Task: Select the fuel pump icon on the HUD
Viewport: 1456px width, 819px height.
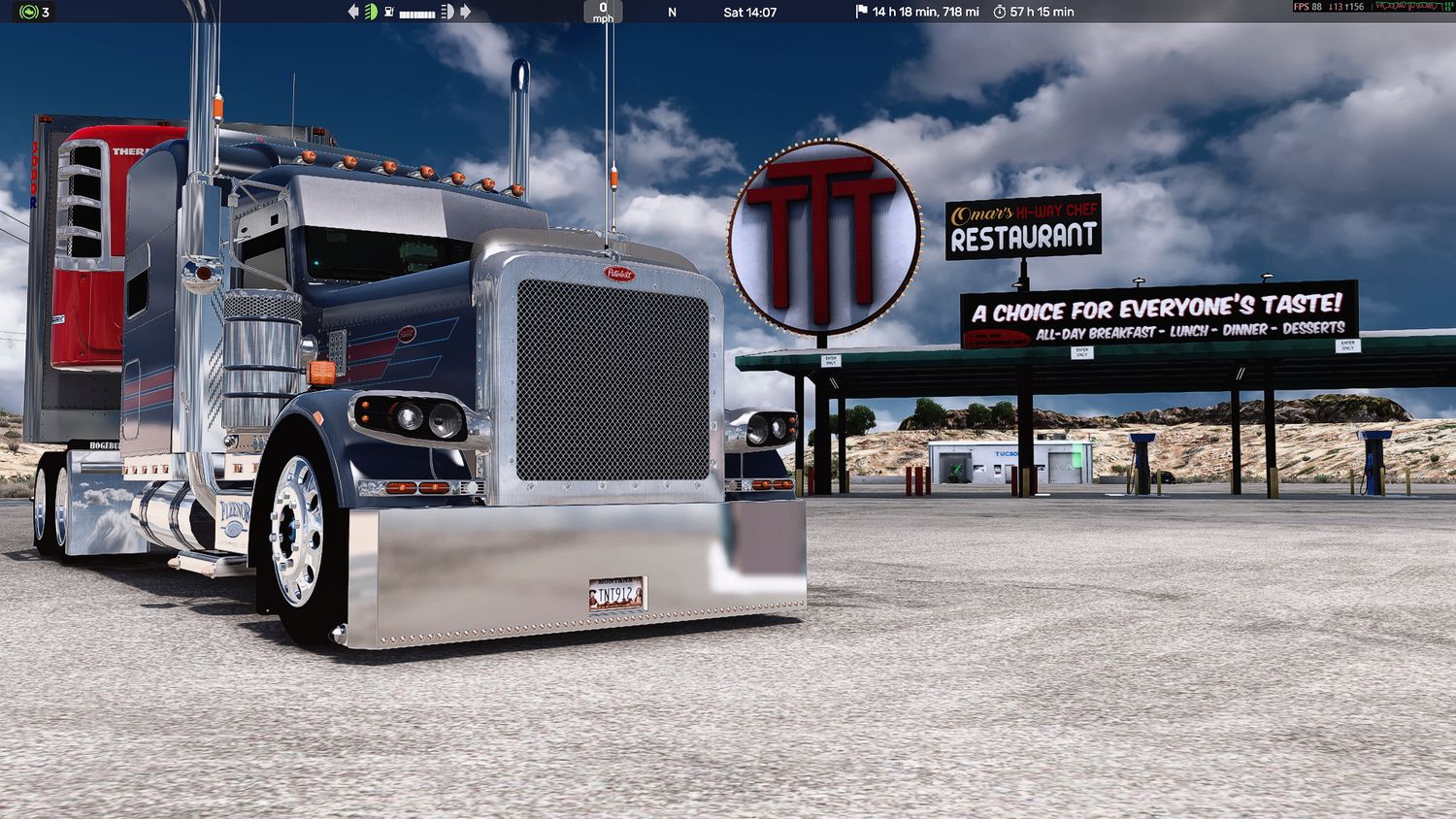Action: 389,11
